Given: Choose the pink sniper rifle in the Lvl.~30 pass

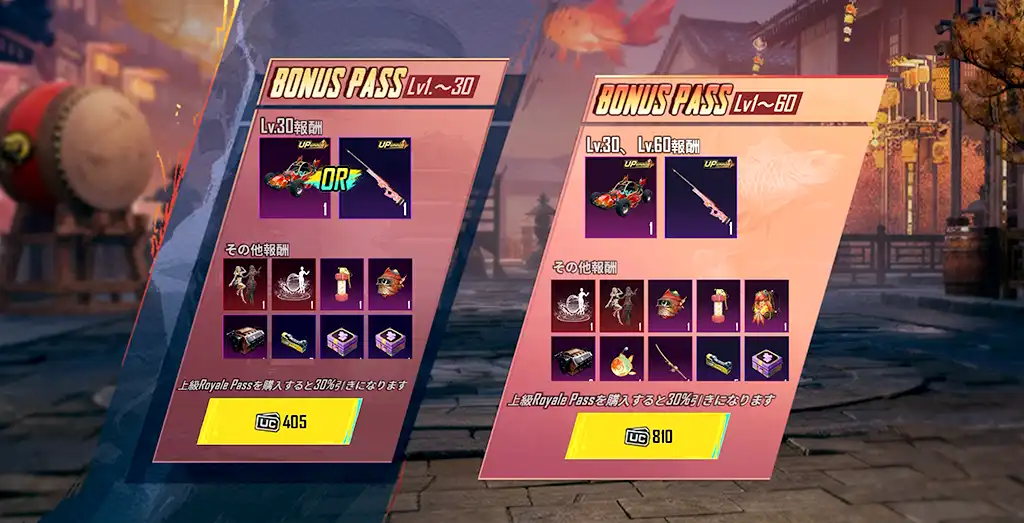Looking at the screenshot, I should (x=376, y=179).
